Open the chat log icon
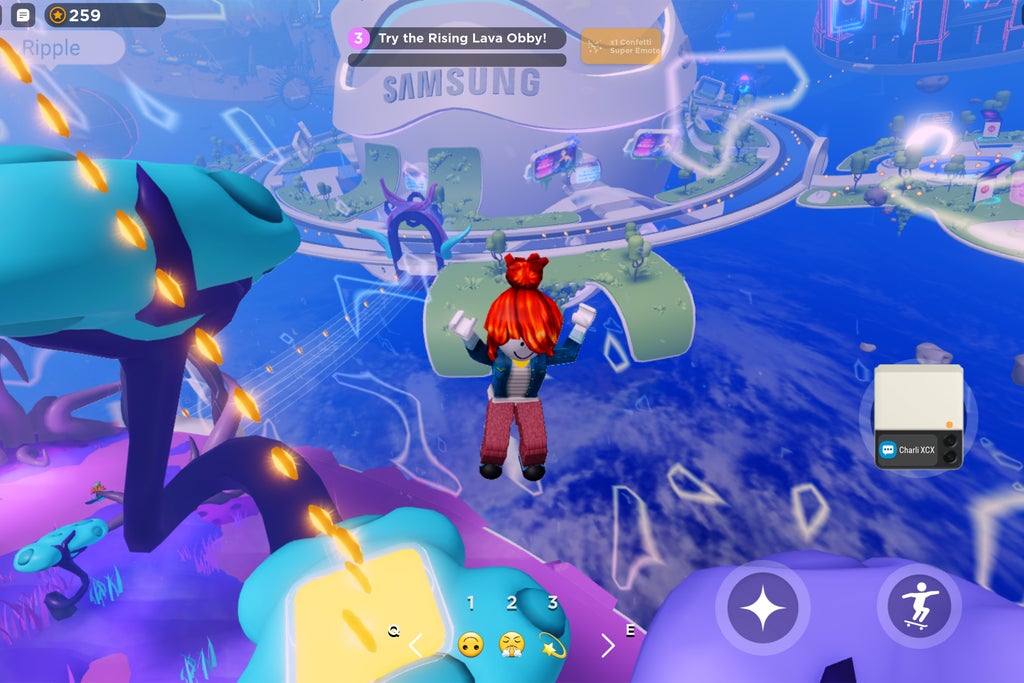Screen dimensions: 1024x683 click(x=23, y=15)
